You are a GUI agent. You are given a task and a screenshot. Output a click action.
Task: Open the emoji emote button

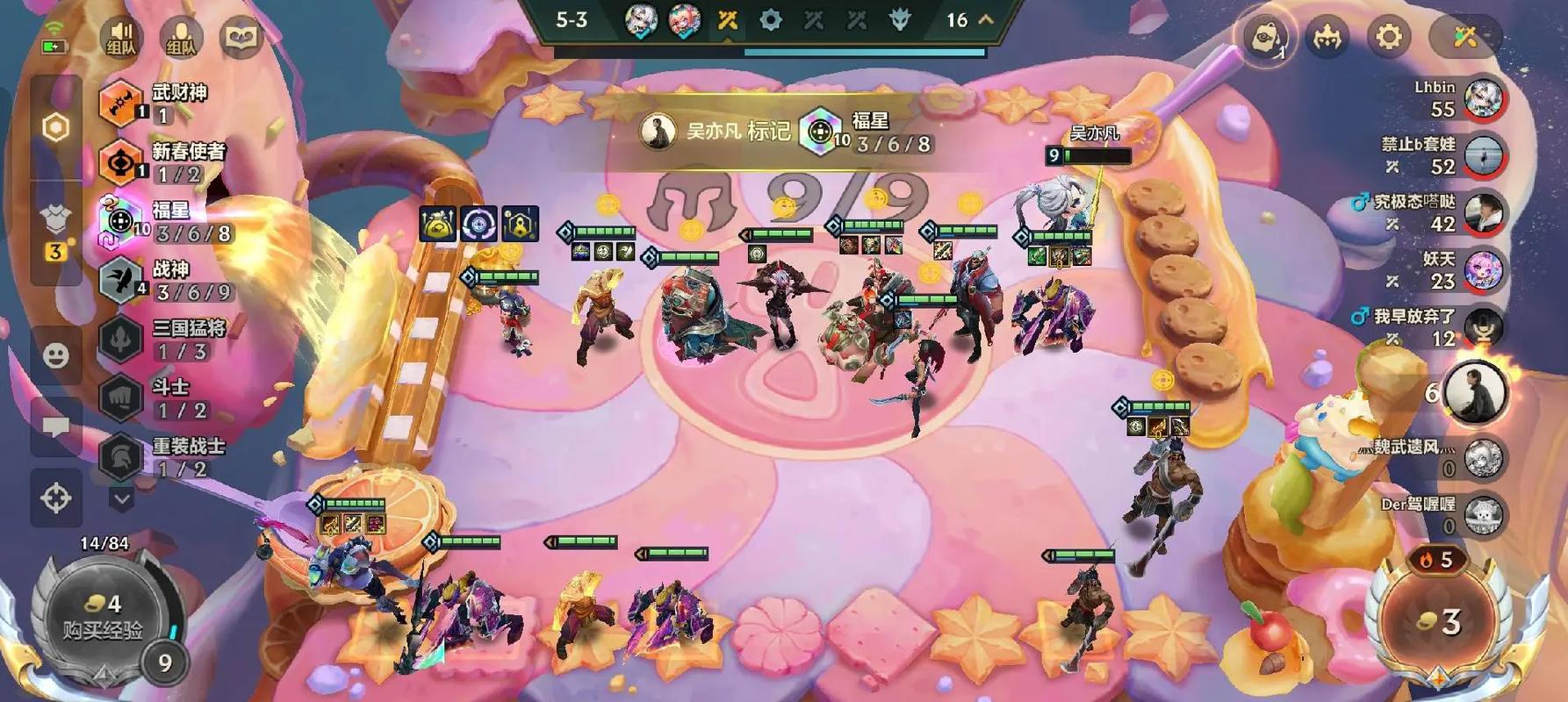tap(56, 355)
